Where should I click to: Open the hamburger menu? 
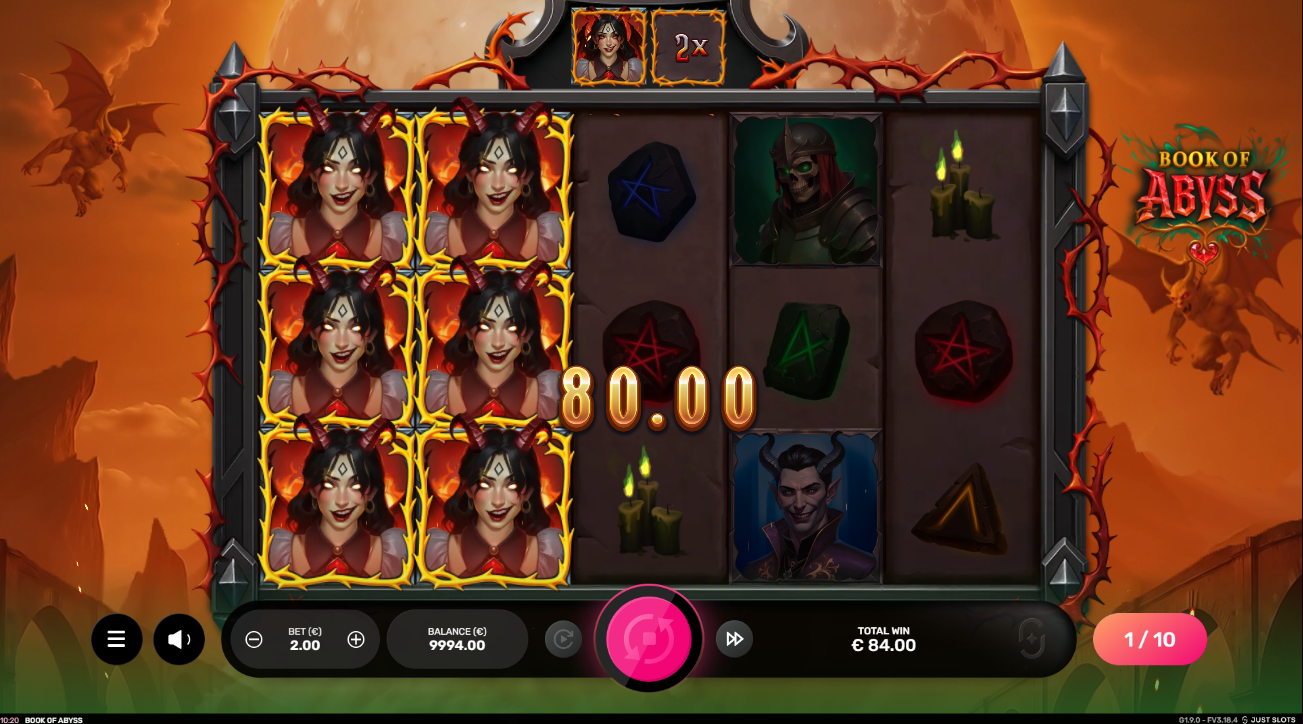[x=117, y=639]
